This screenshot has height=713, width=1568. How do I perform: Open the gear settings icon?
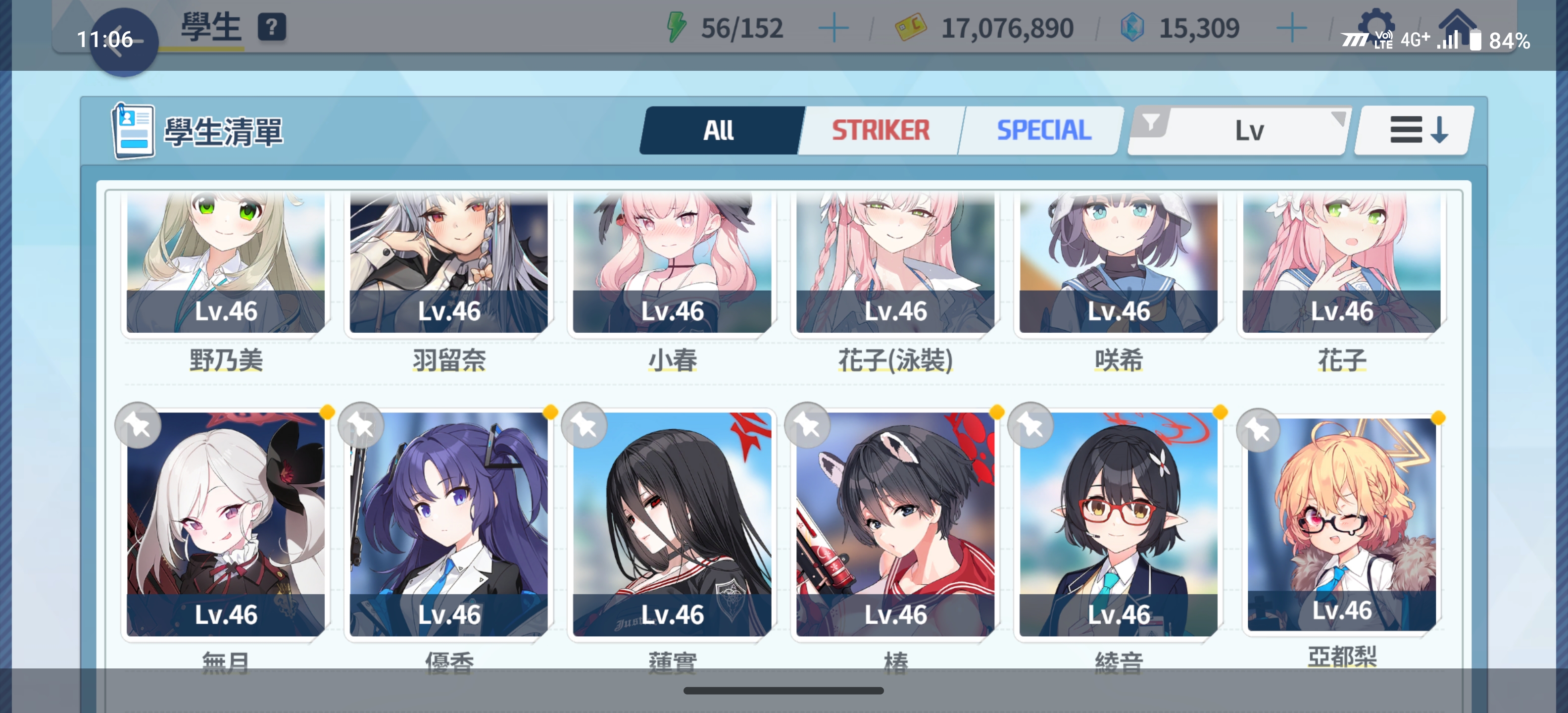coord(1375,24)
